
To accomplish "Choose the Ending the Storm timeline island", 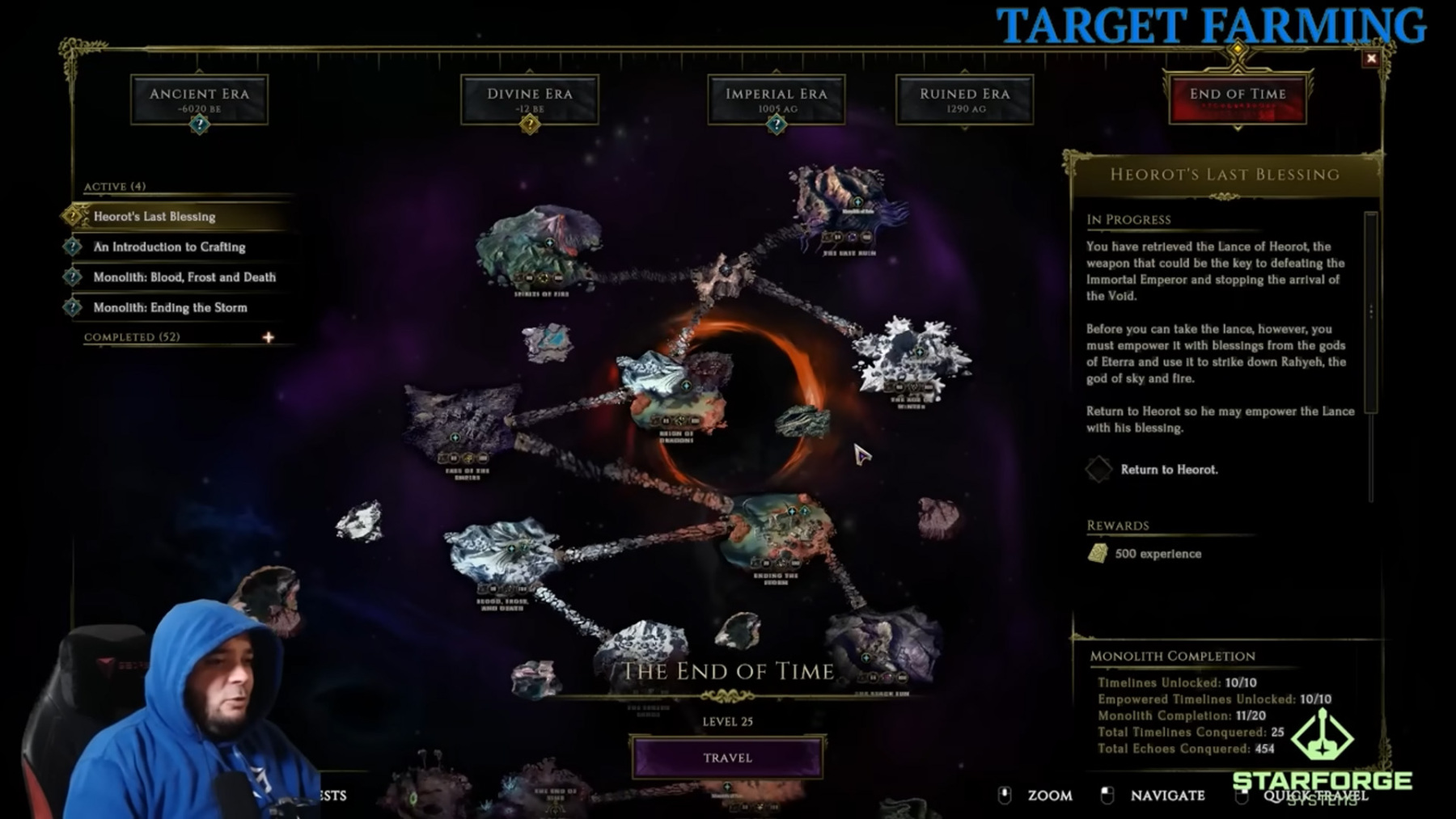I will (777, 530).
